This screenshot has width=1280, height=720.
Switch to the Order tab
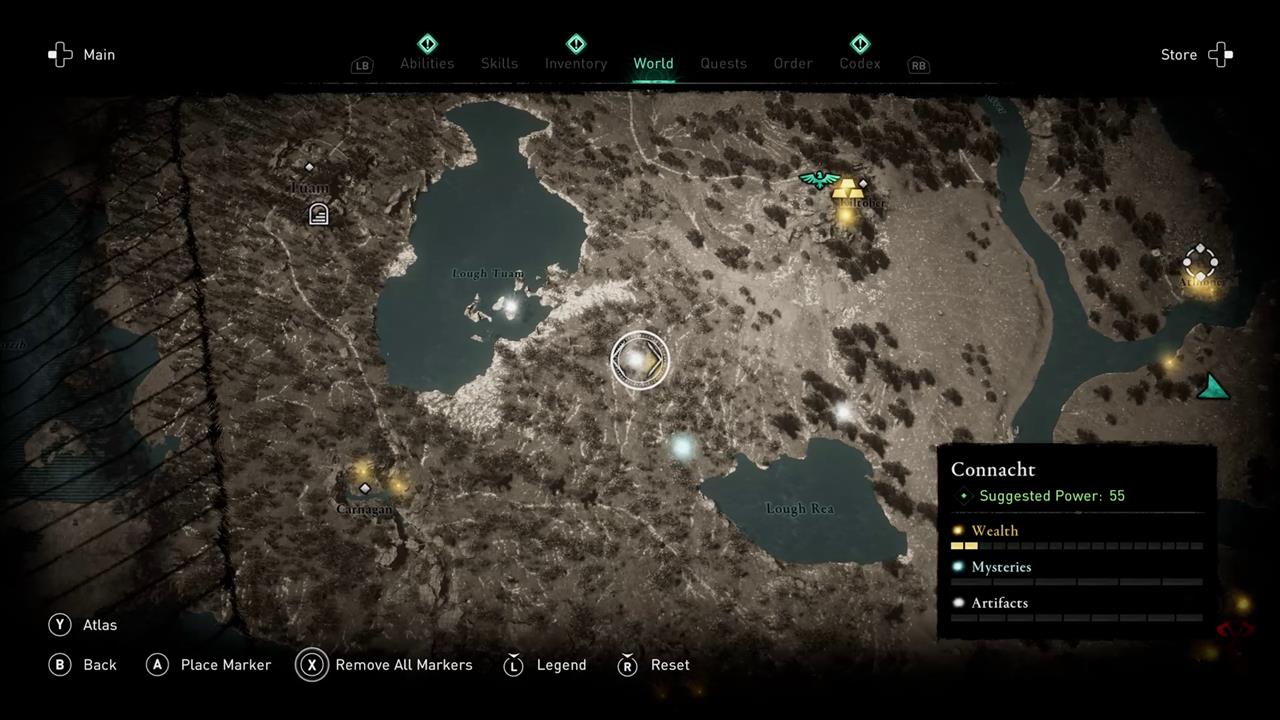pyautogui.click(x=793, y=63)
